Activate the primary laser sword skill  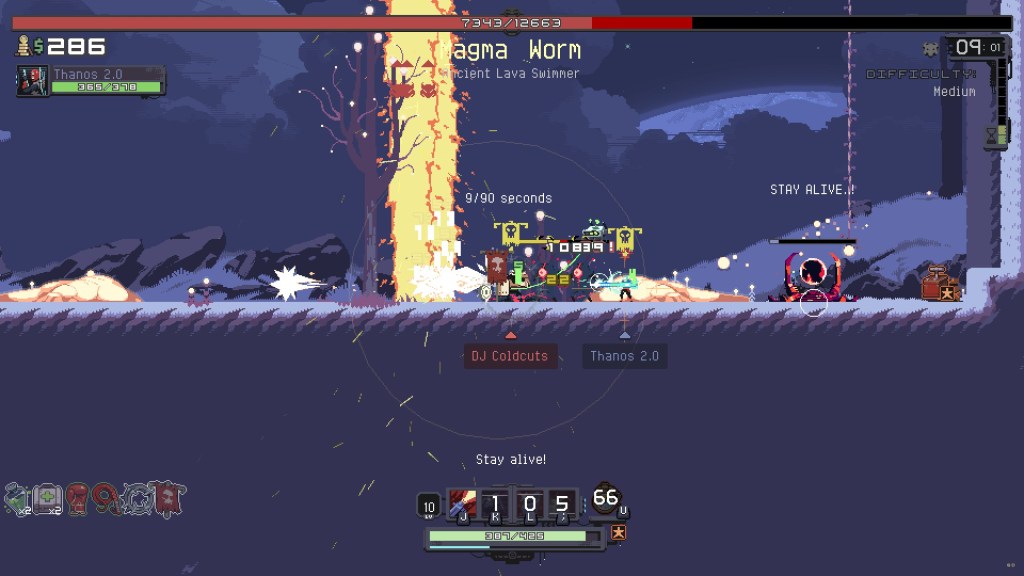(x=462, y=504)
